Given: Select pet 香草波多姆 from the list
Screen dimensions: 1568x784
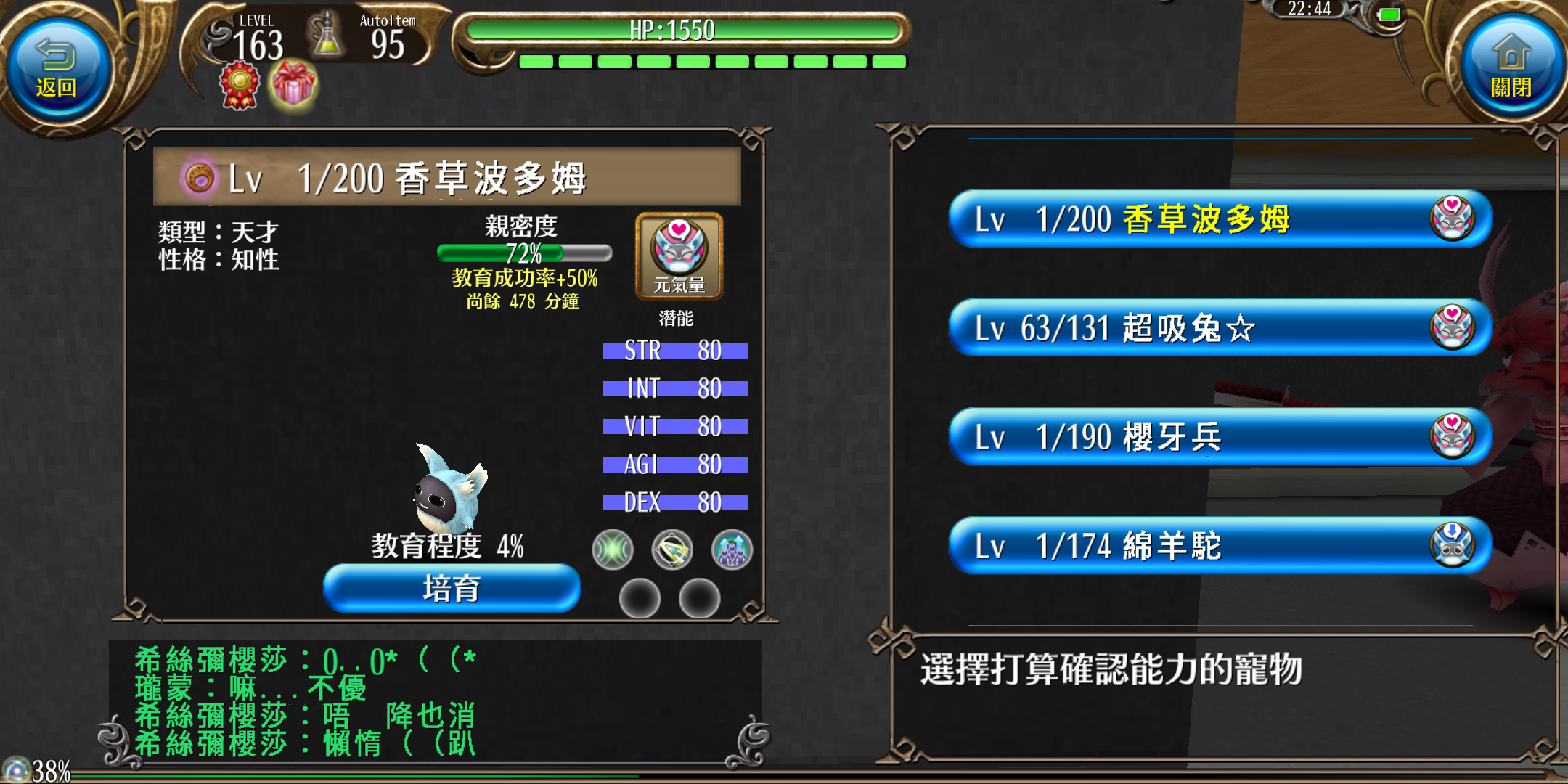Looking at the screenshot, I should coord(1220,219).
